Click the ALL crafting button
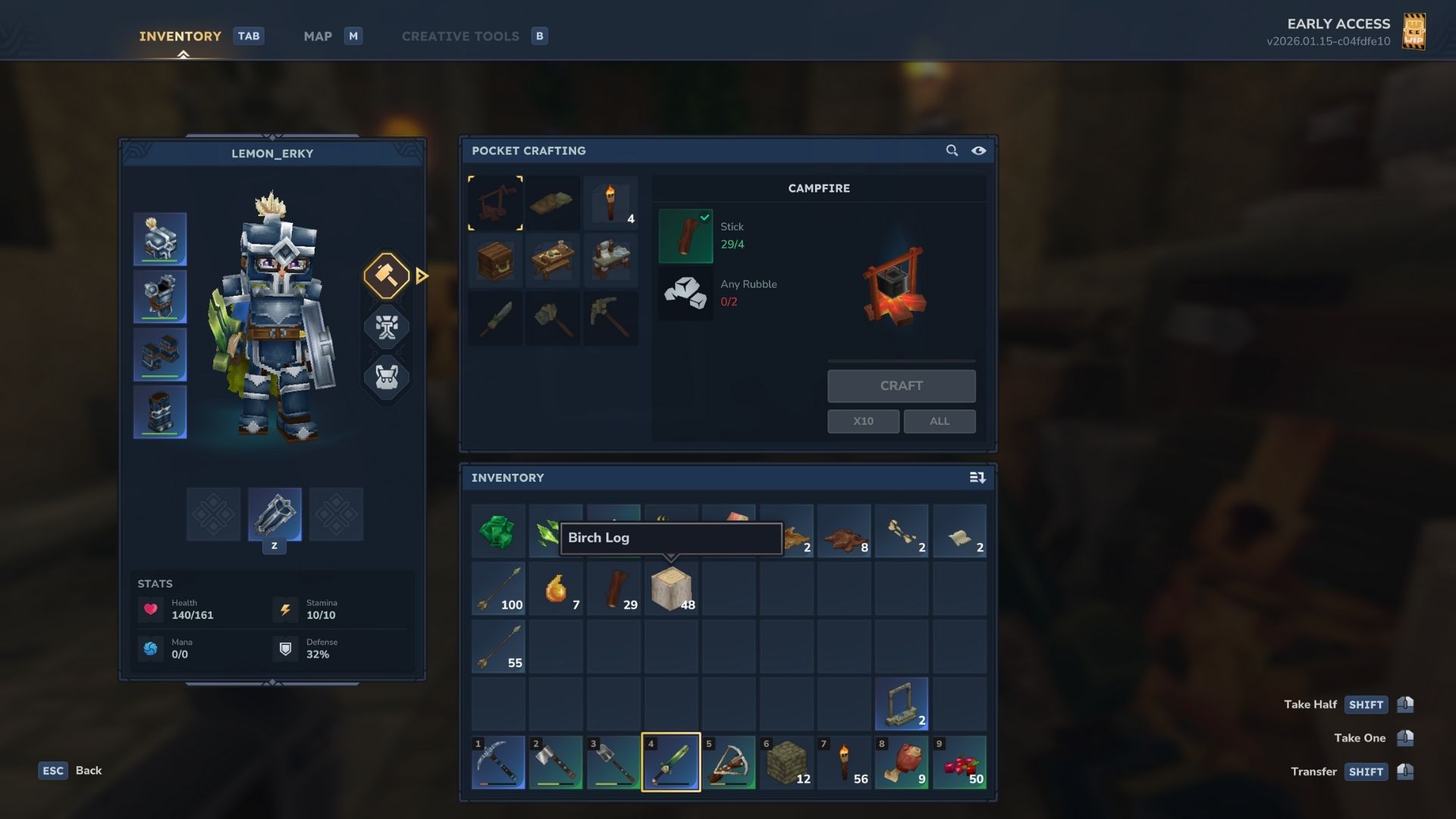 click(940, 421)
